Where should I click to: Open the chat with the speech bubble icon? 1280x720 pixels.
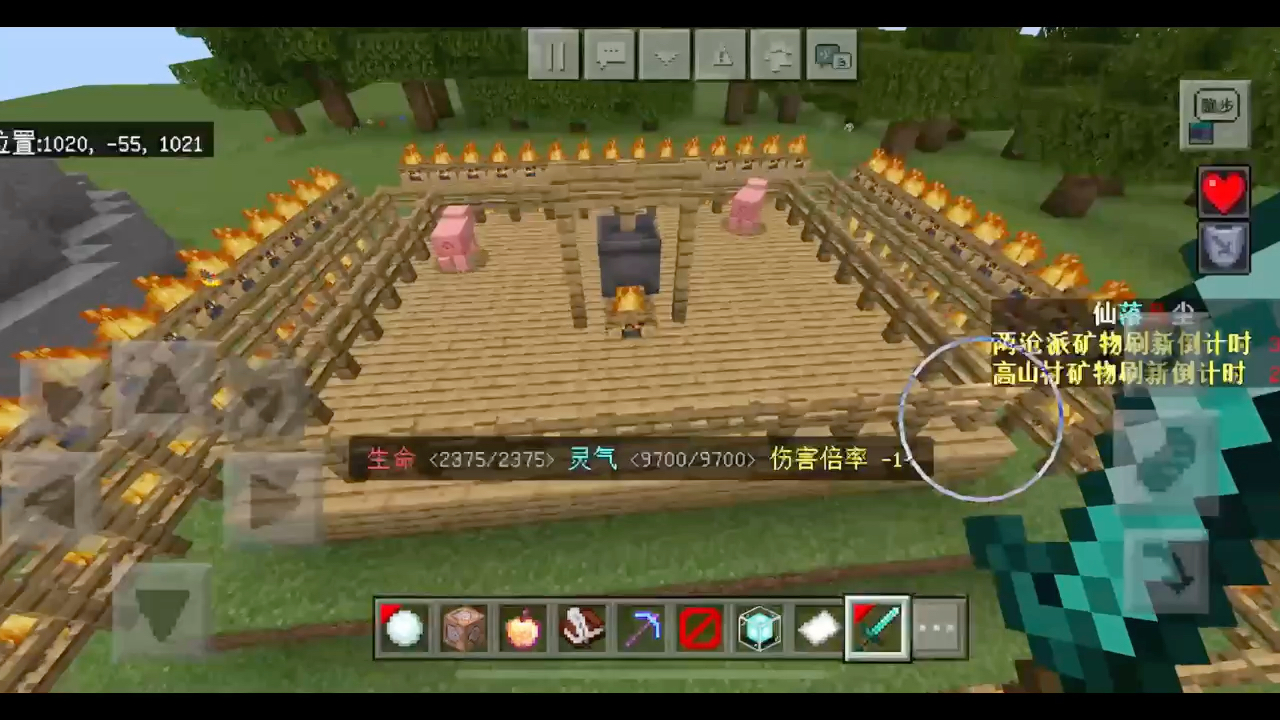611,54
